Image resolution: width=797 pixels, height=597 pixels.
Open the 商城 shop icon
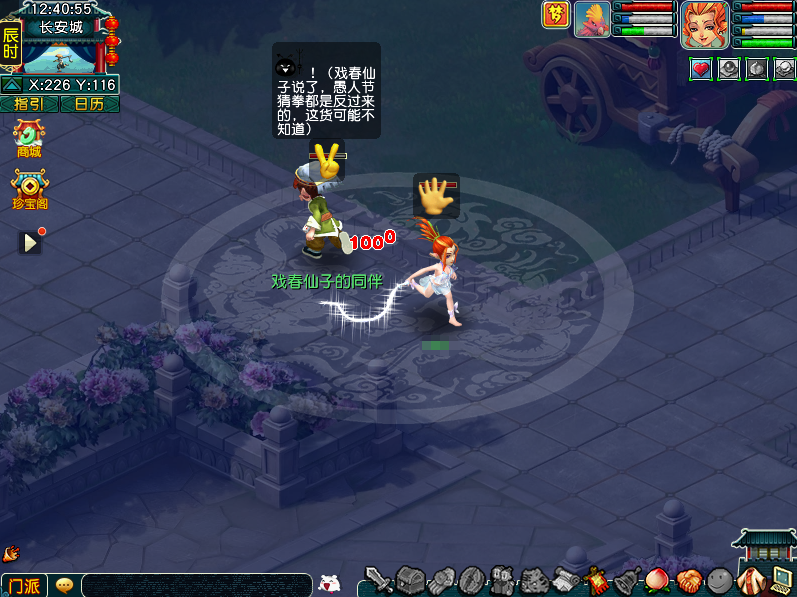point(29,138)
